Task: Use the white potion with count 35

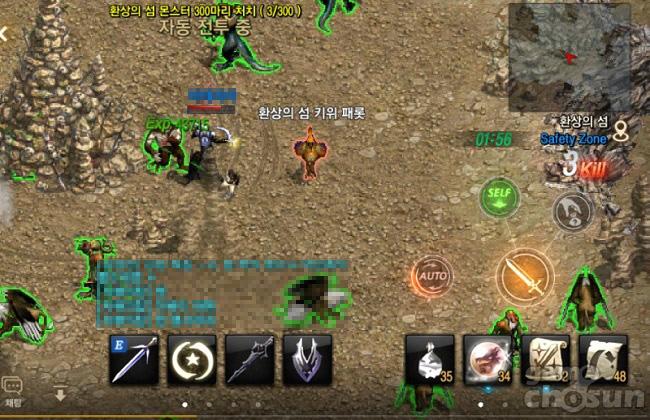Action: [x=429, y=360]
